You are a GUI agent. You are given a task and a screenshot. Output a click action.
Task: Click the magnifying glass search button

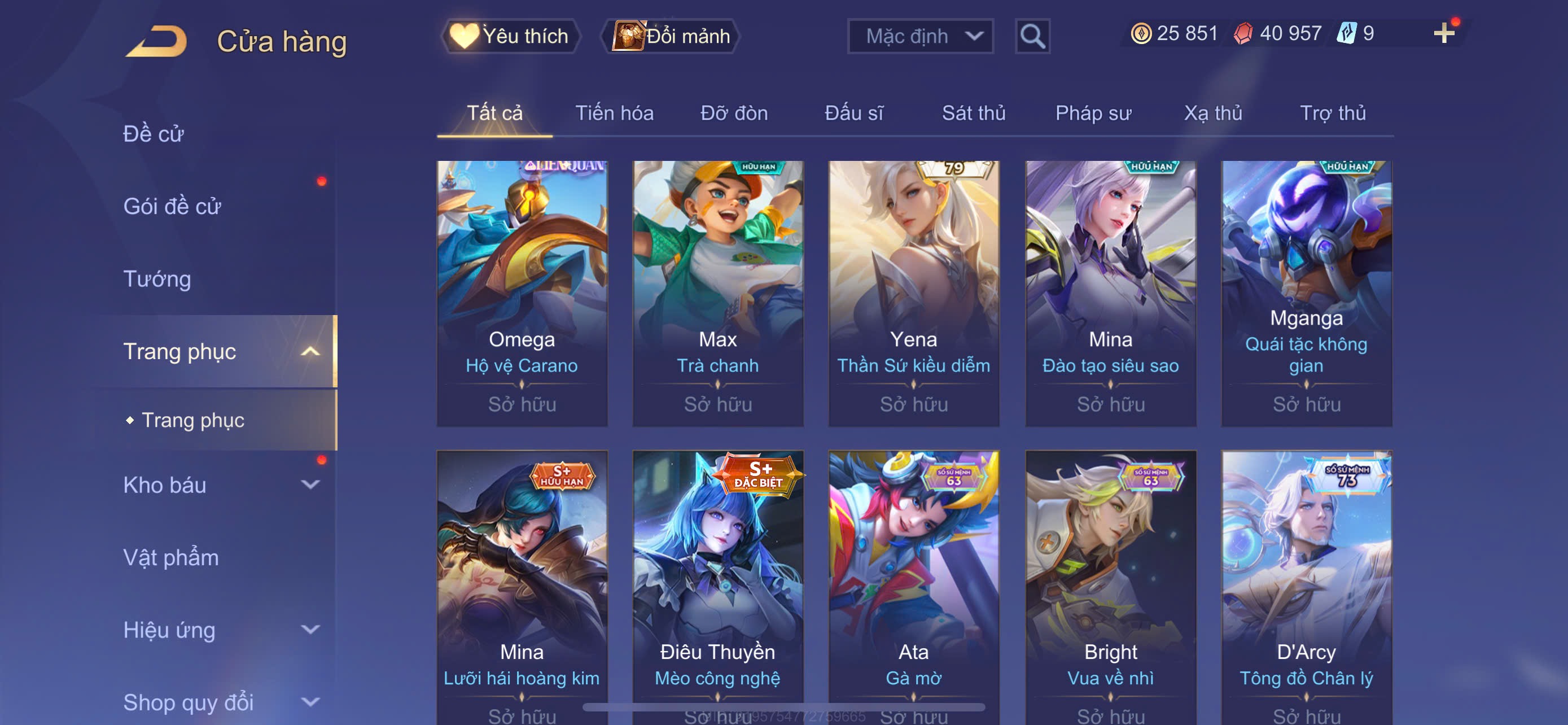[x=1032, y=36]
